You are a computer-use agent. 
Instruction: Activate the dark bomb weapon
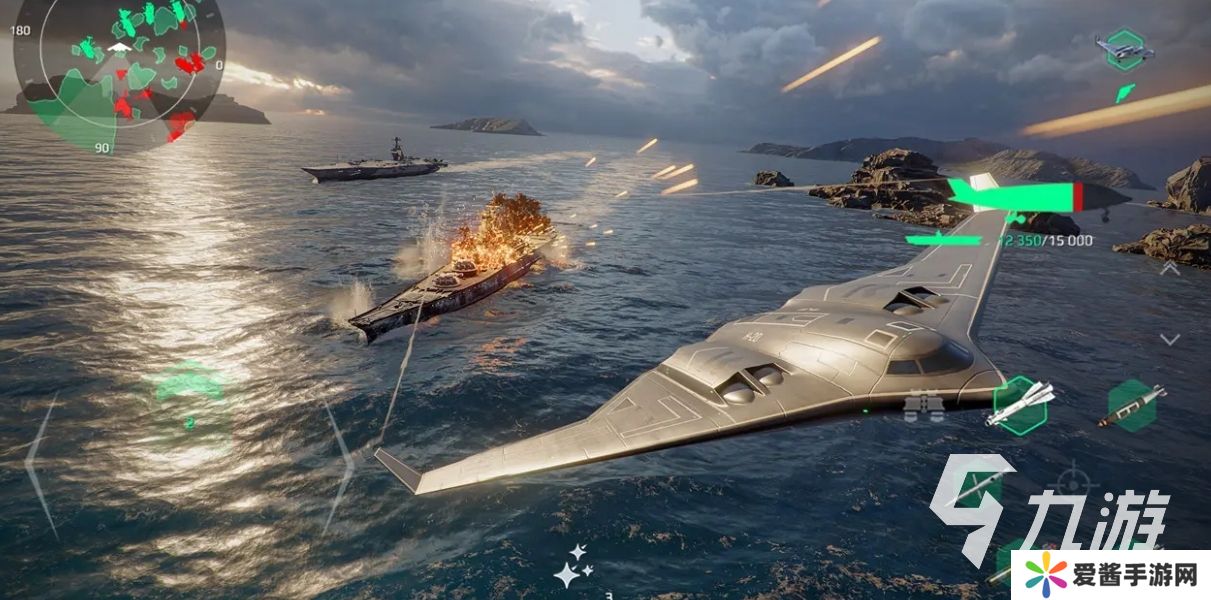tap(1131, 405)
